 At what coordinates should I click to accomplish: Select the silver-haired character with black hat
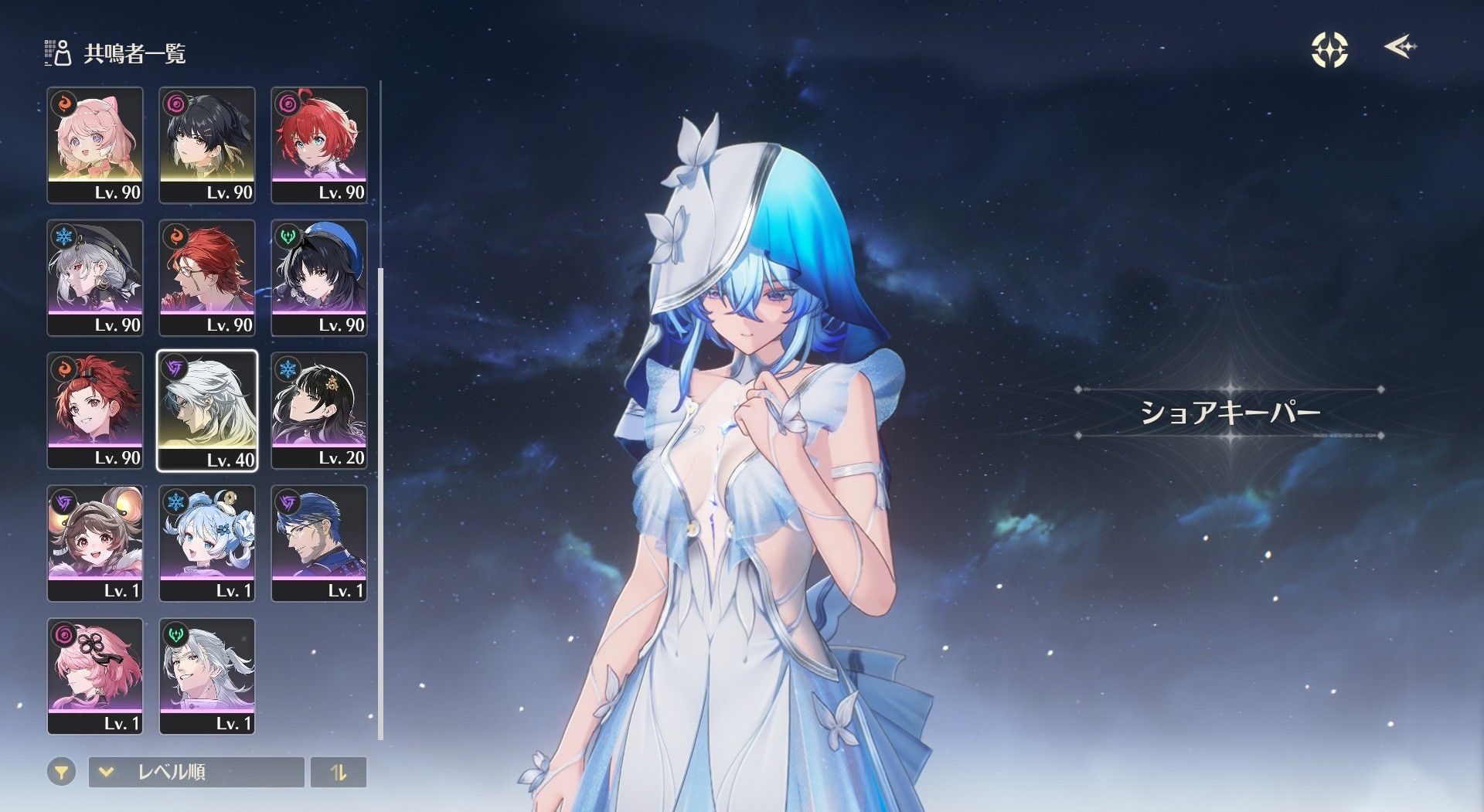(x=95, y=277)
